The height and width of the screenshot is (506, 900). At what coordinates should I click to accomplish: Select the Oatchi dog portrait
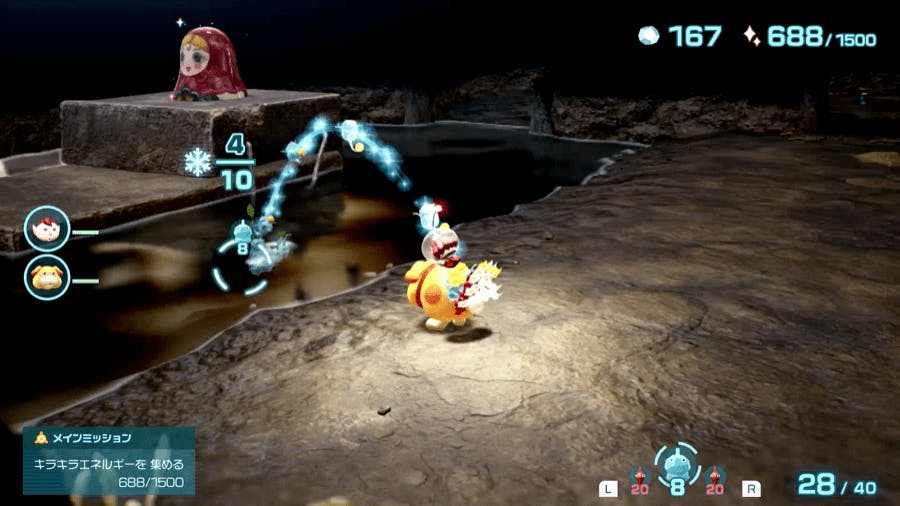(x=47, y=279)
